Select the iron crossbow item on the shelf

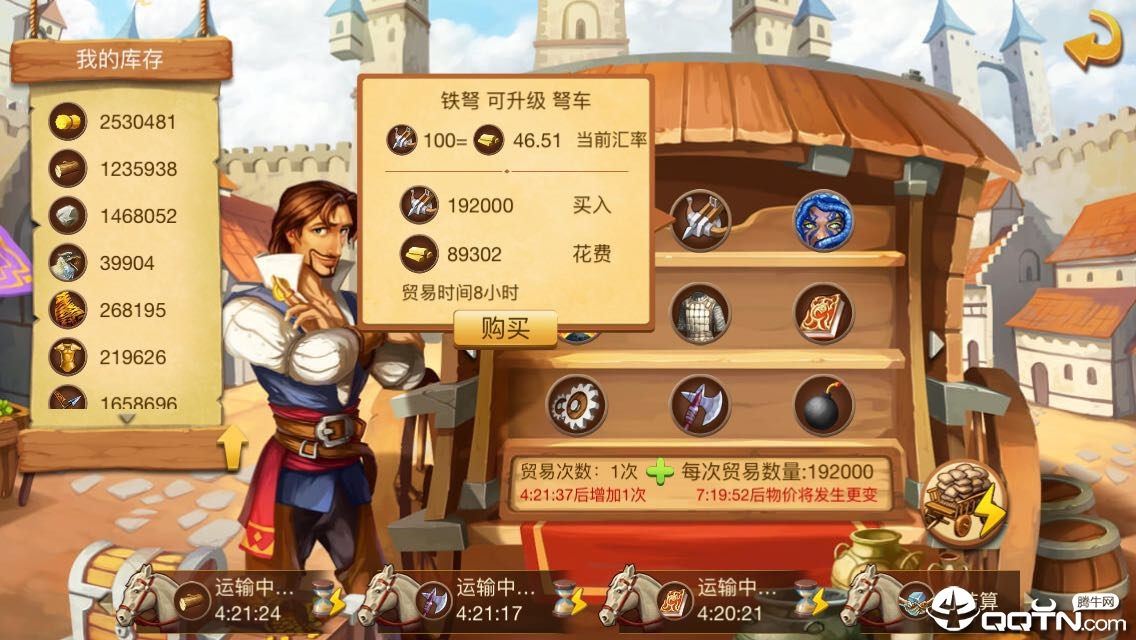(x=700, y=220)
